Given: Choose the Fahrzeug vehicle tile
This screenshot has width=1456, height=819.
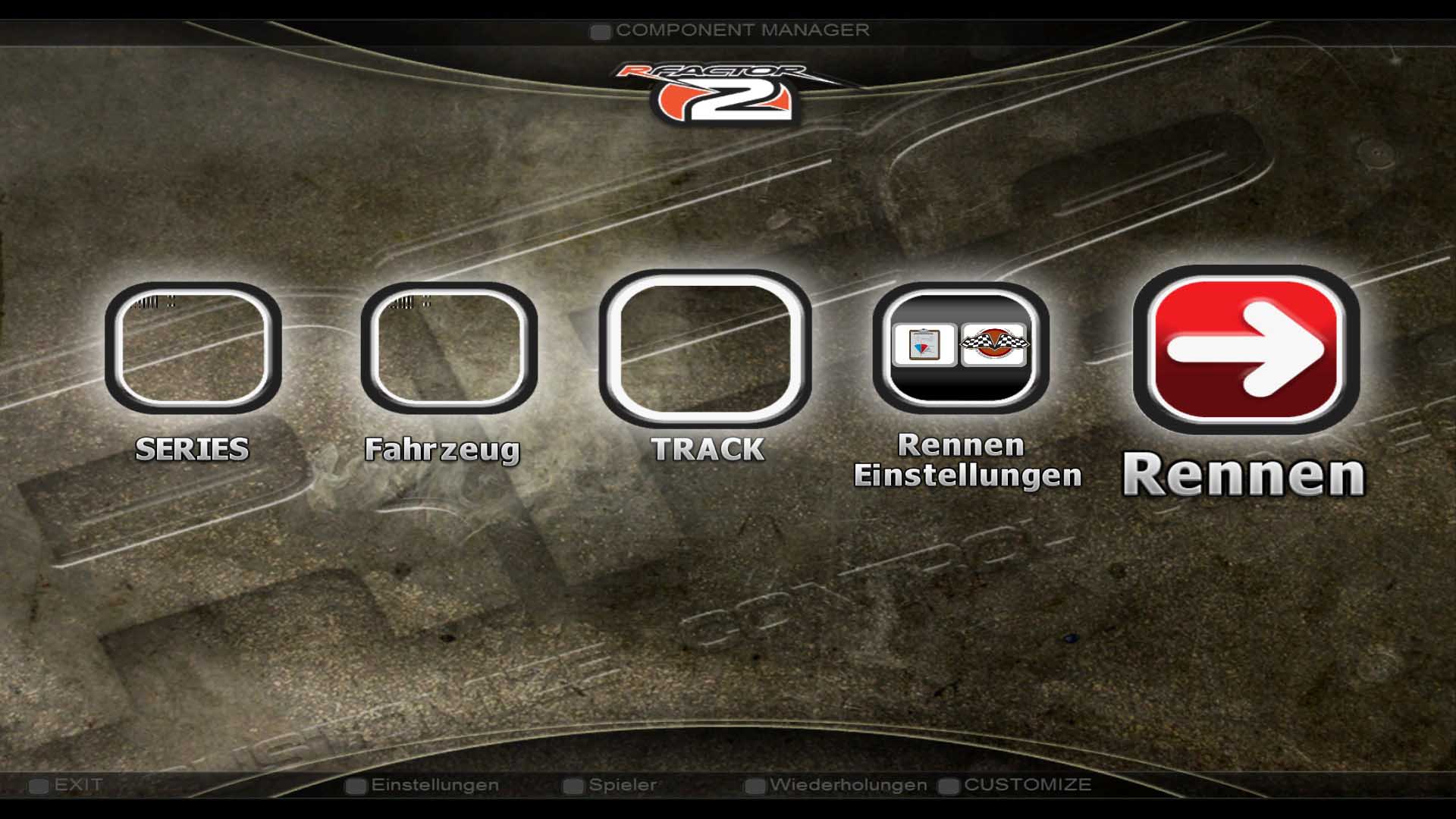Looking at the screenshot, I should [x=448, y=347].
